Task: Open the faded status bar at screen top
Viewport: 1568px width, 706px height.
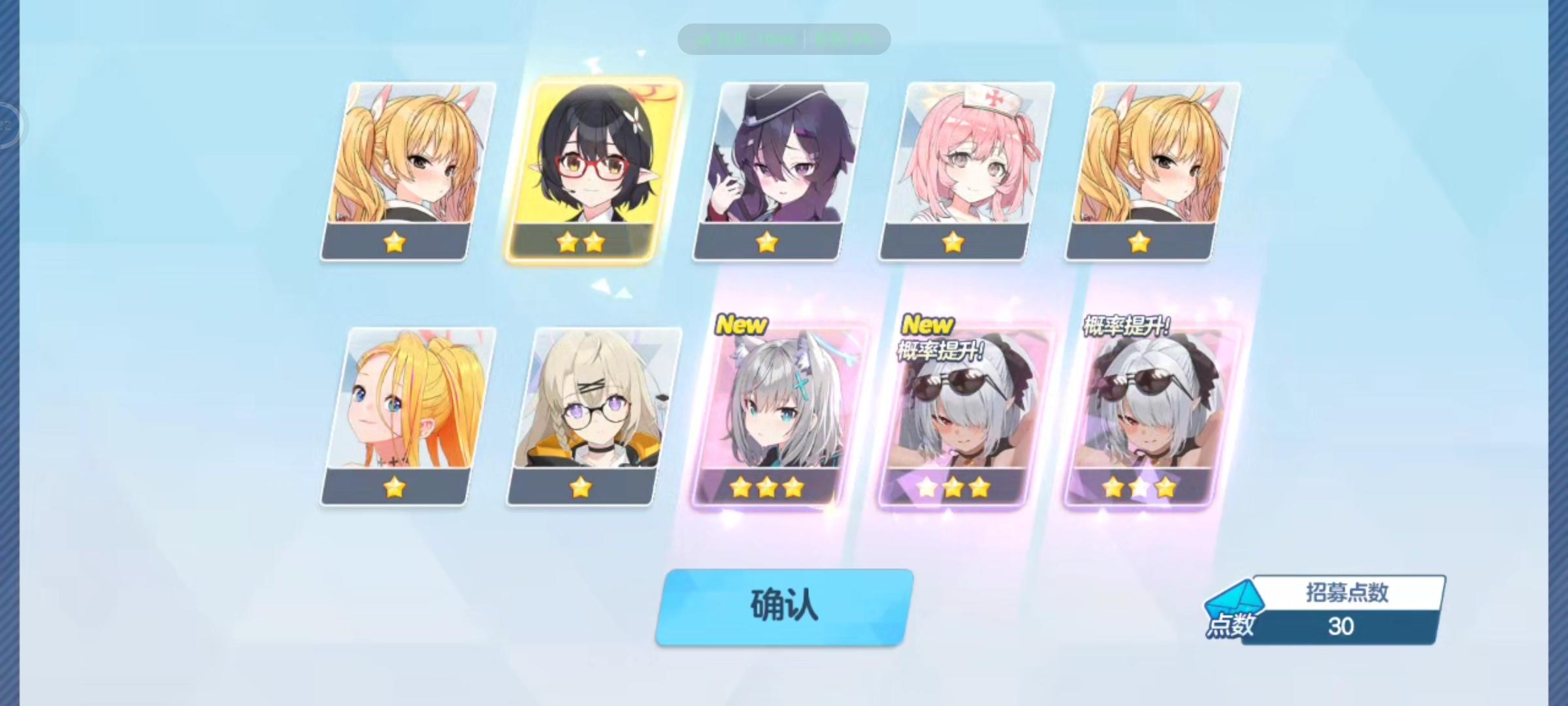Action: [x=784, y=38]
